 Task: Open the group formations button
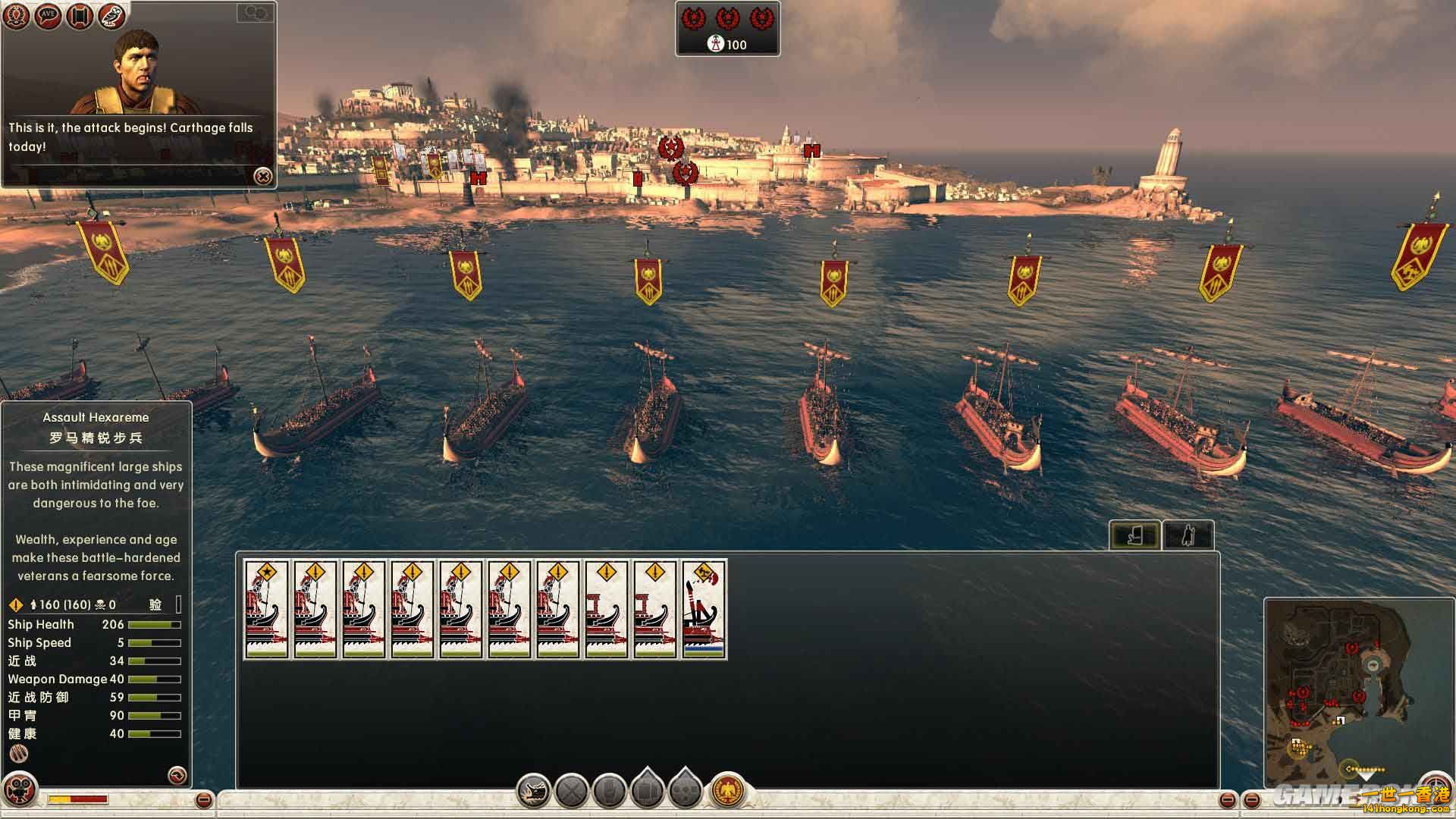coord(686,790)
